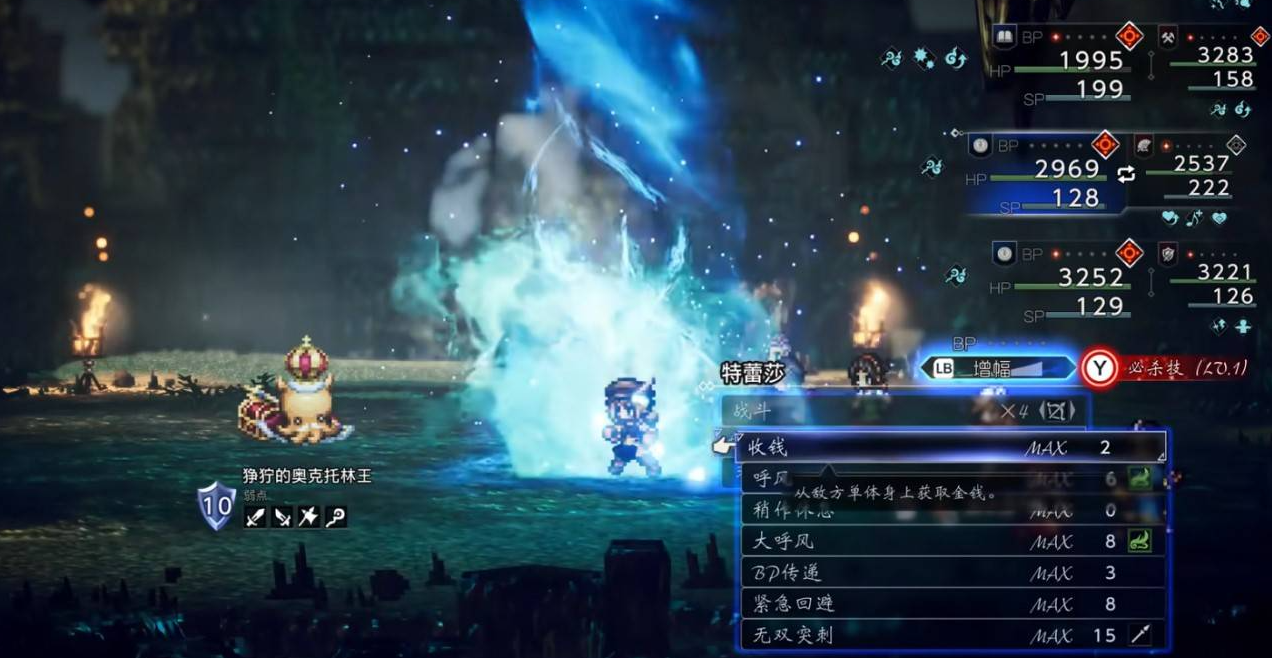The width and height of the screenshot is (1272, 658).
Task: Trigger the 必杀技 latent power
Action: pos(1170,368)
